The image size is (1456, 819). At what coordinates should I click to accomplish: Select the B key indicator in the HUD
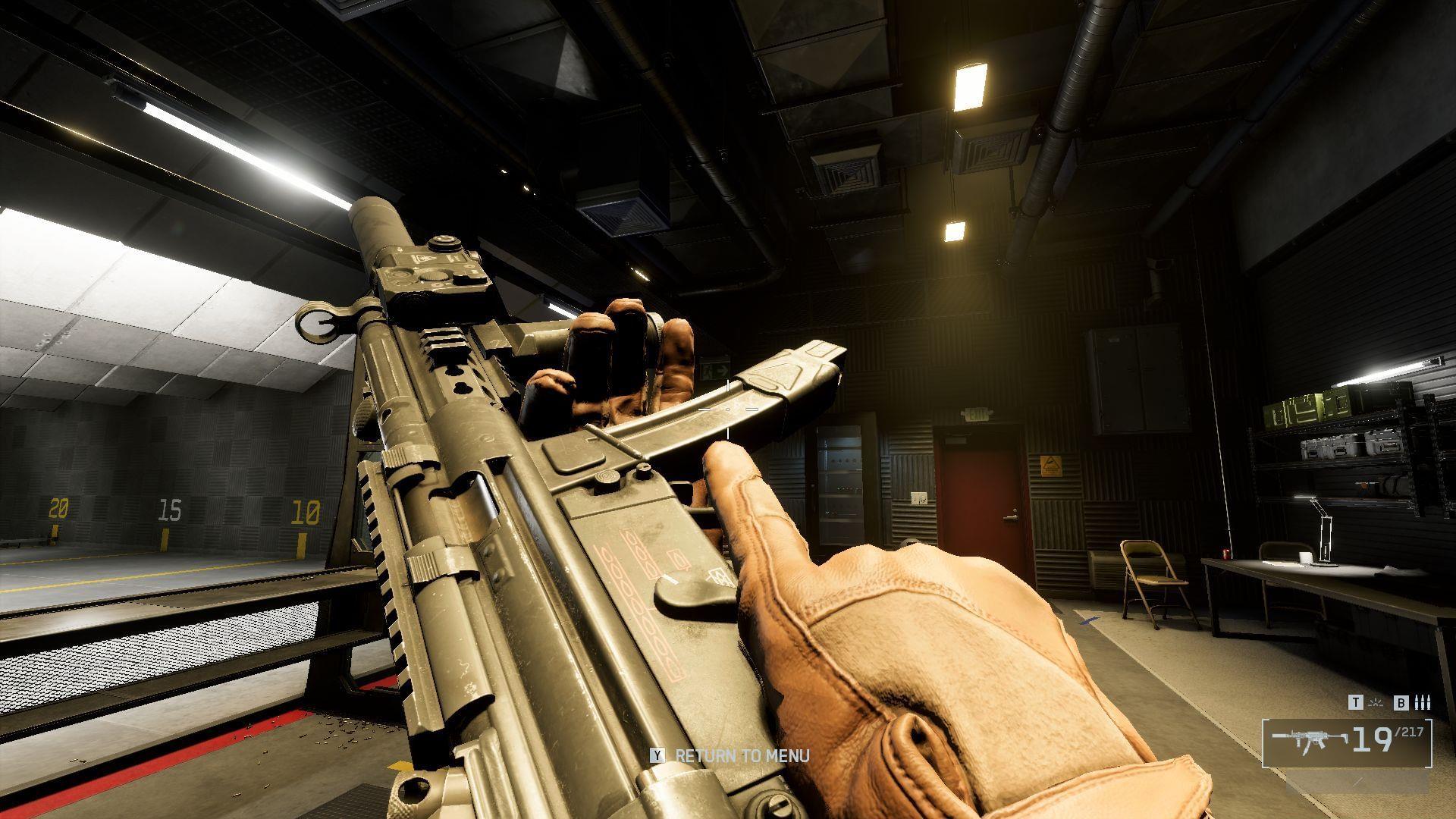1401,703
